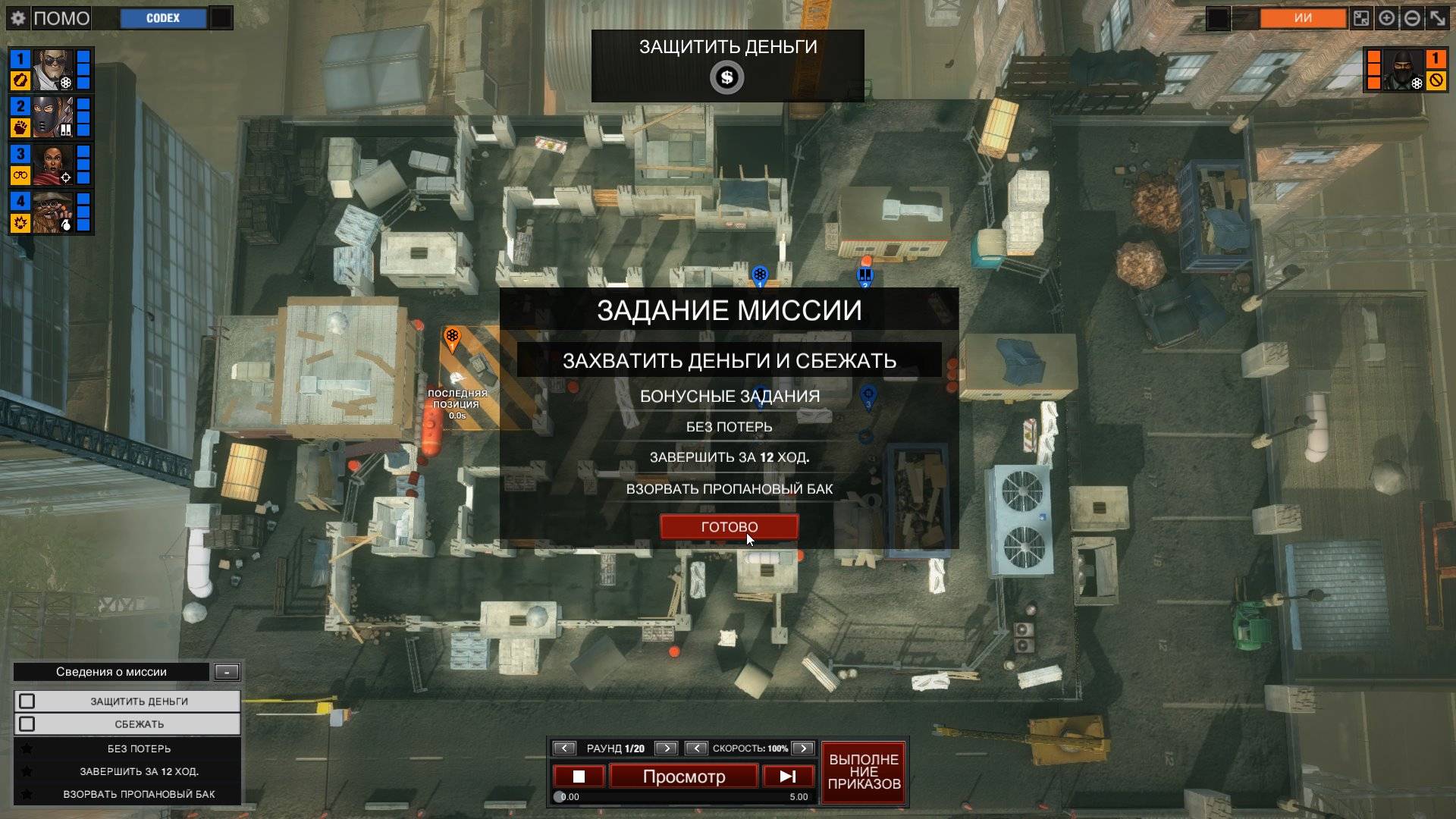Toggle fullscreen with diagonal arrows icon
This screenshot has height=819, width=1456.
(x=1437, y=18)
